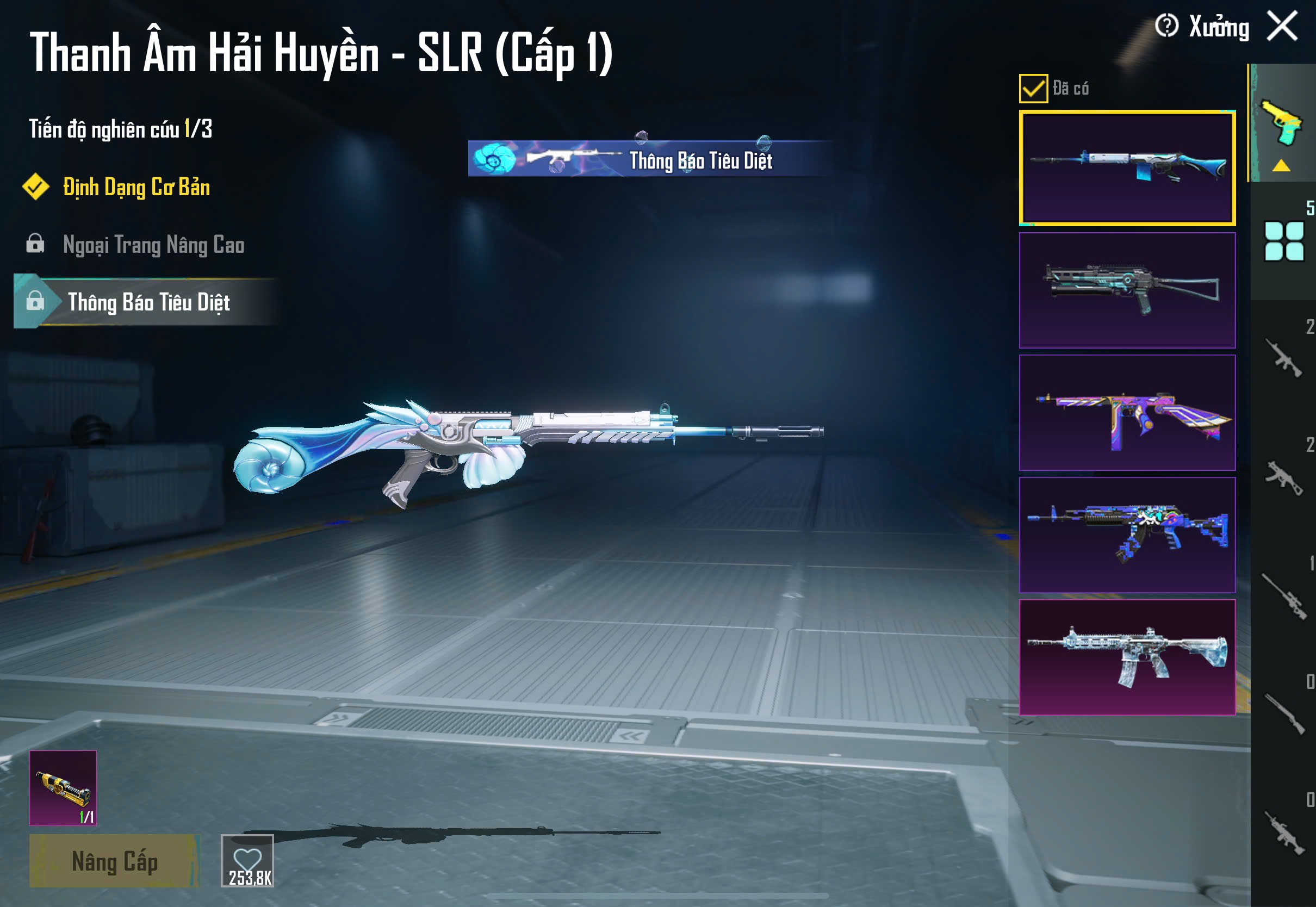Toggle the Đã có owned filter
Screen dimensions: 1316x907
tap(1033, 88)
